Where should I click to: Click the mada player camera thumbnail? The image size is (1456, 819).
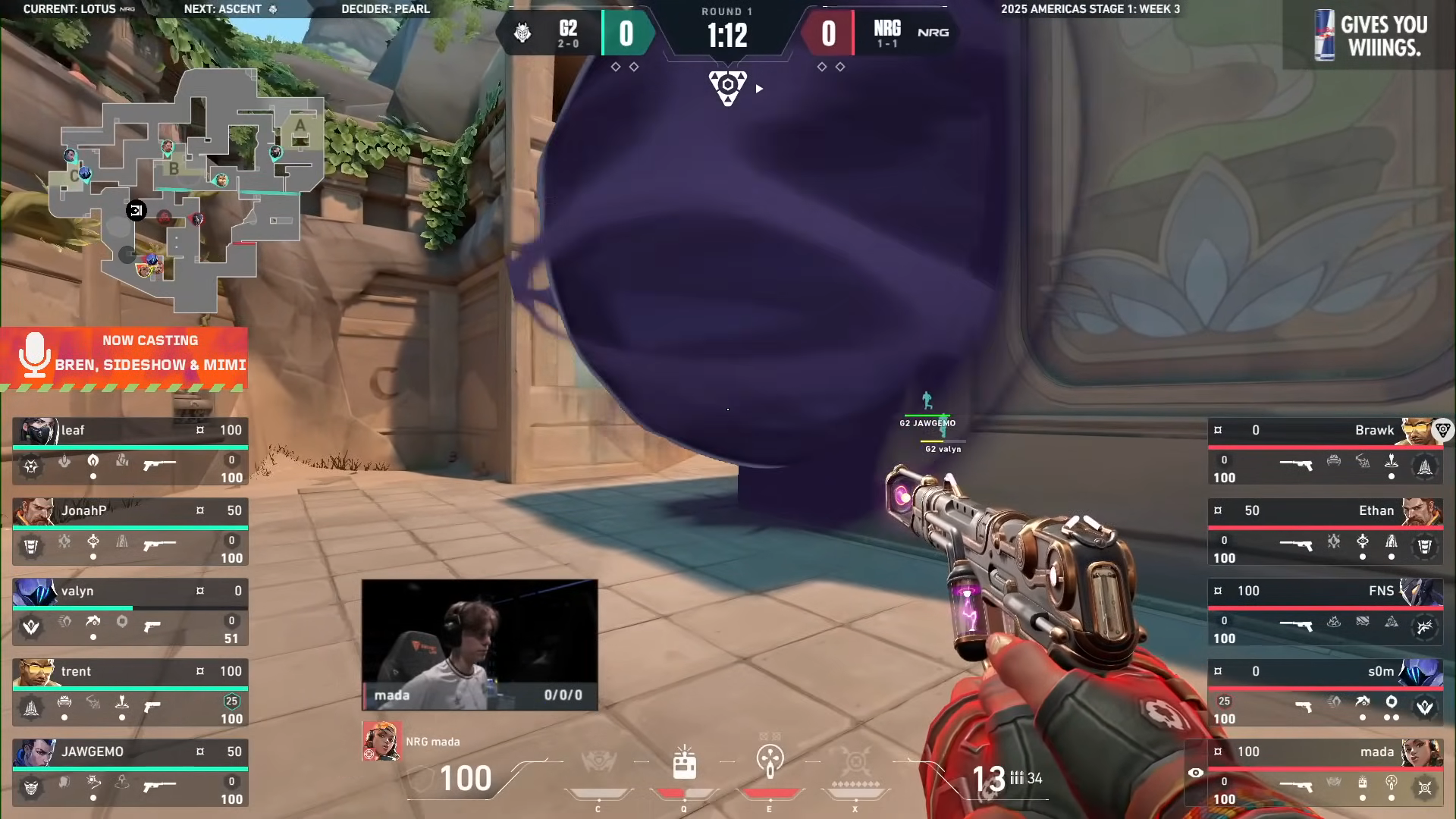pos(479,645)
